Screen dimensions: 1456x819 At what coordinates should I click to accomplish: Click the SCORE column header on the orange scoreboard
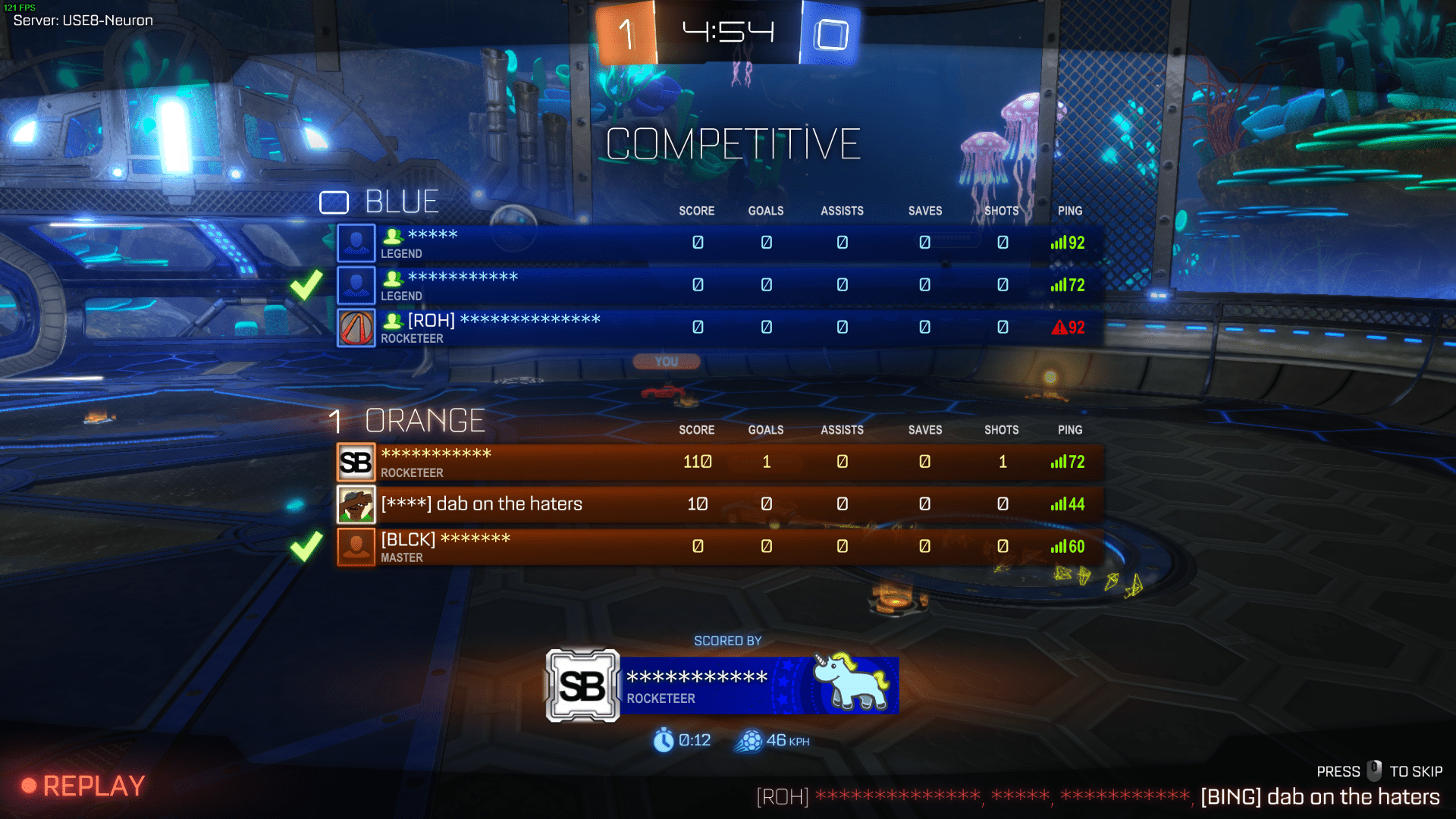point(697,429)
